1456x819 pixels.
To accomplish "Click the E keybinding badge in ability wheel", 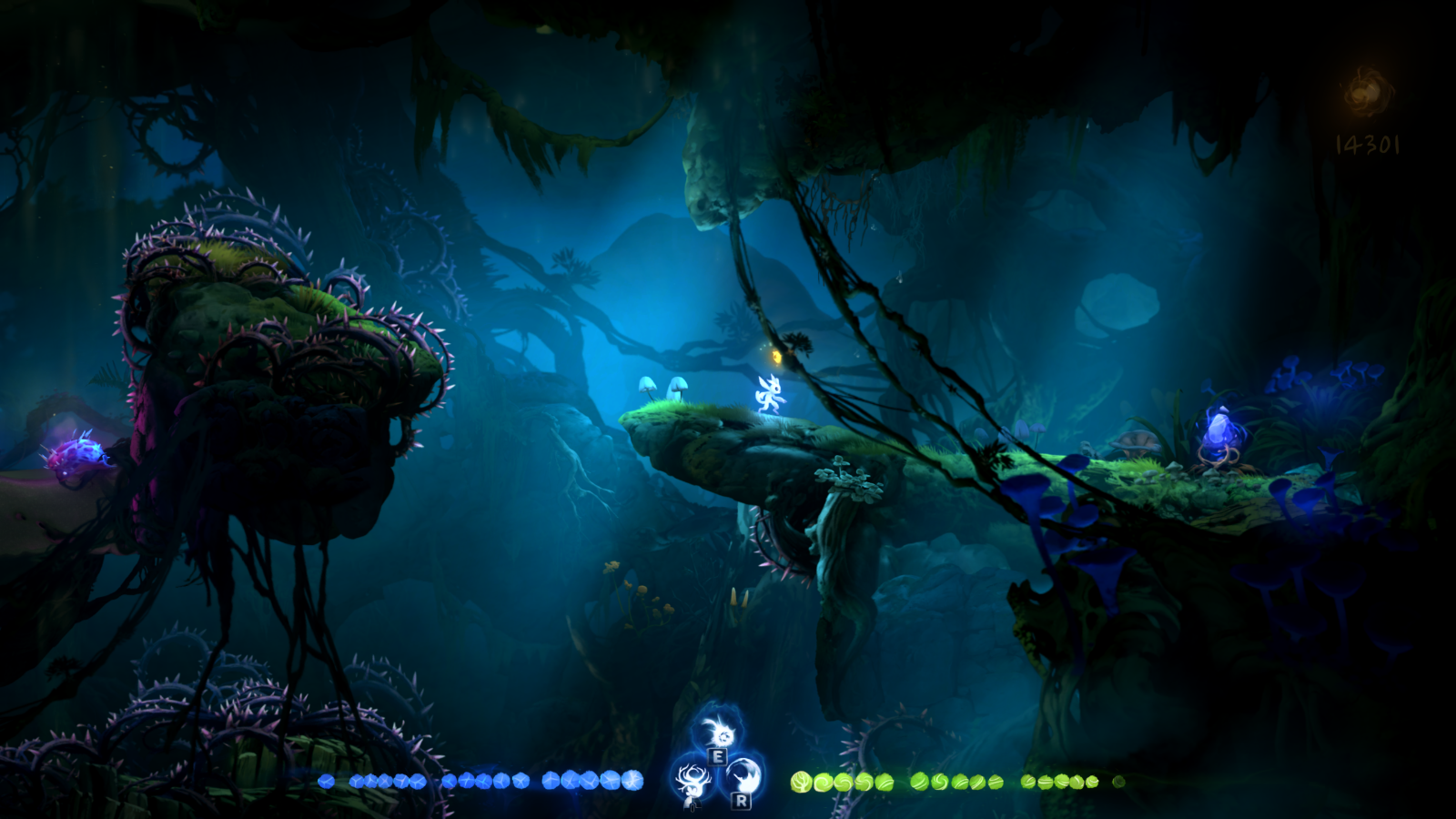I will (717, 756).
